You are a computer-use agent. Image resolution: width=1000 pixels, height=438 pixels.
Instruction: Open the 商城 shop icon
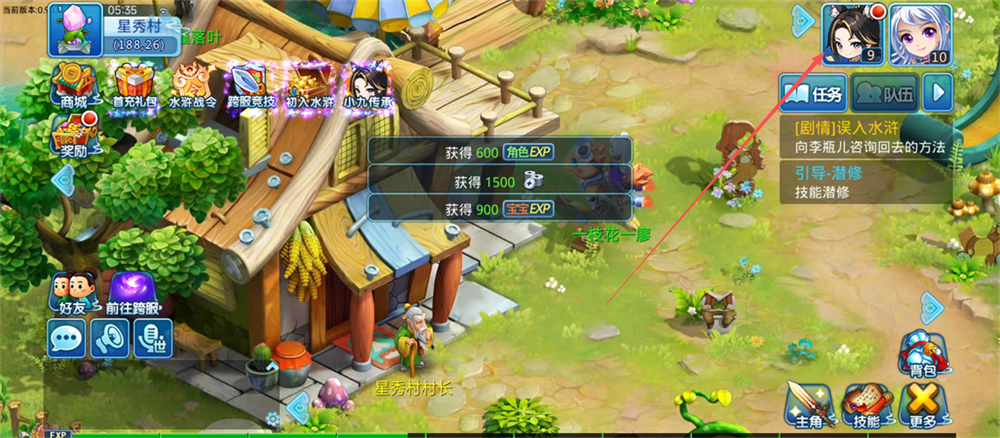click(73, 84)
